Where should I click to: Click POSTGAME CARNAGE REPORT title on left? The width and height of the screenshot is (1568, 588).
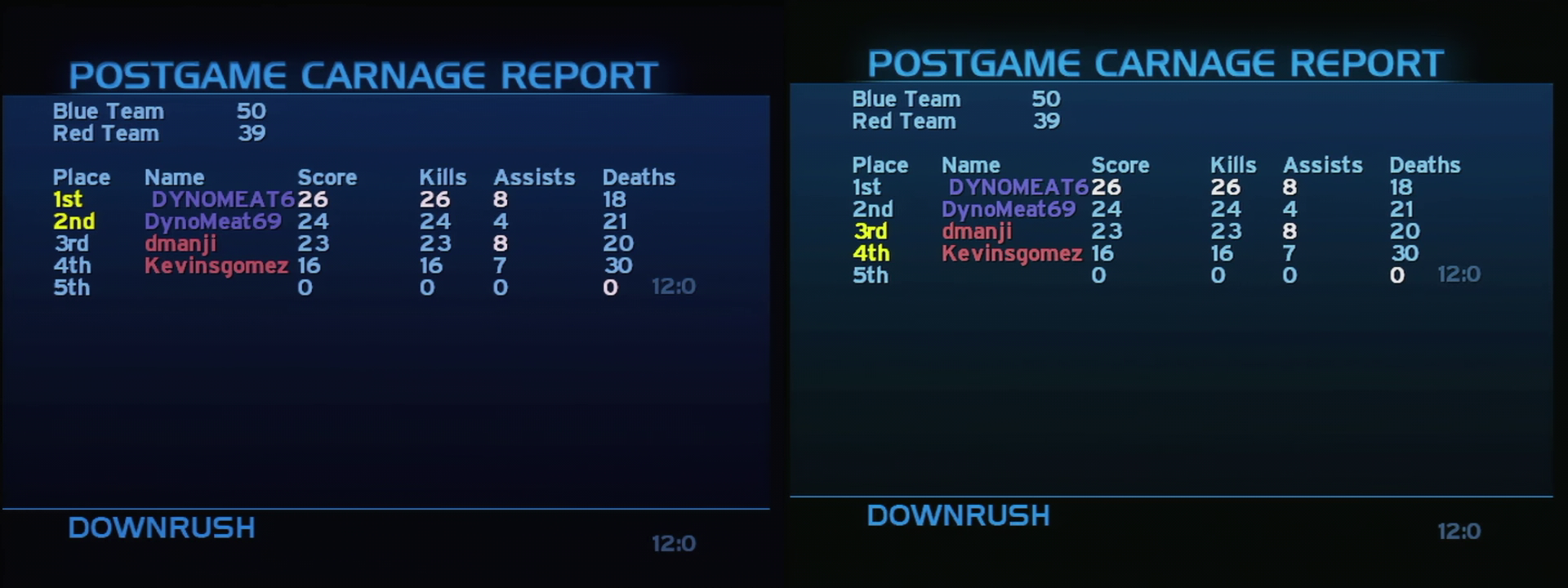click(x=364, y=74)
